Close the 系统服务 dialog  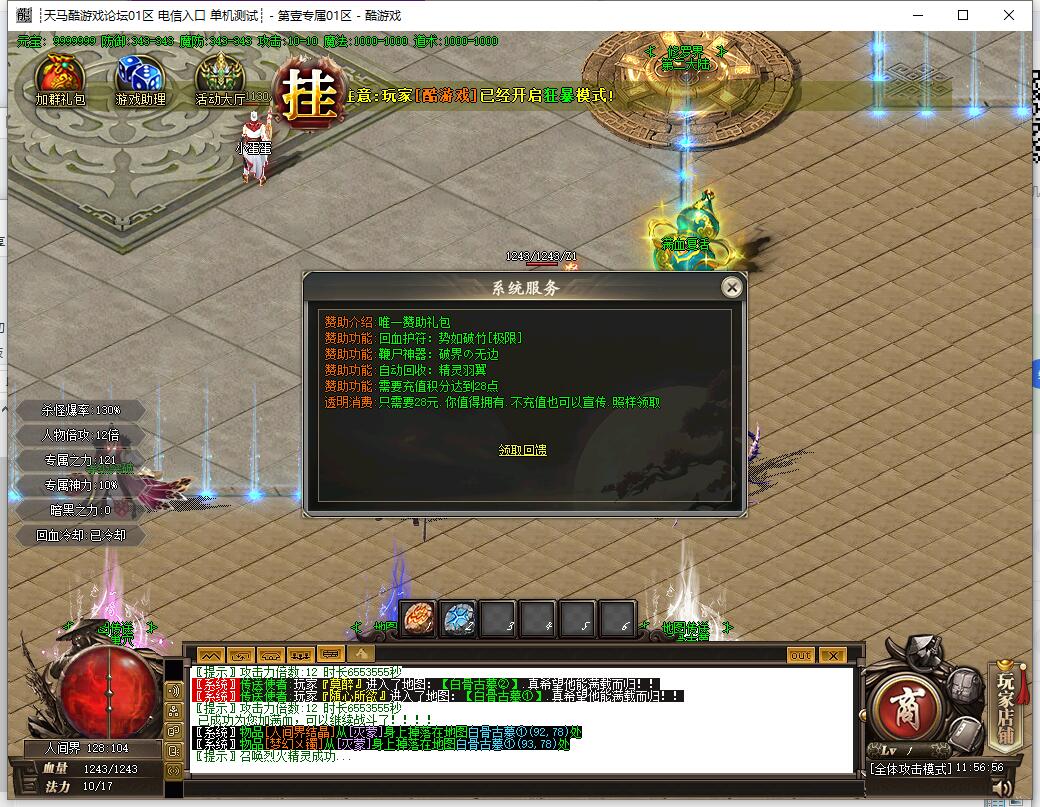[732, 288]
